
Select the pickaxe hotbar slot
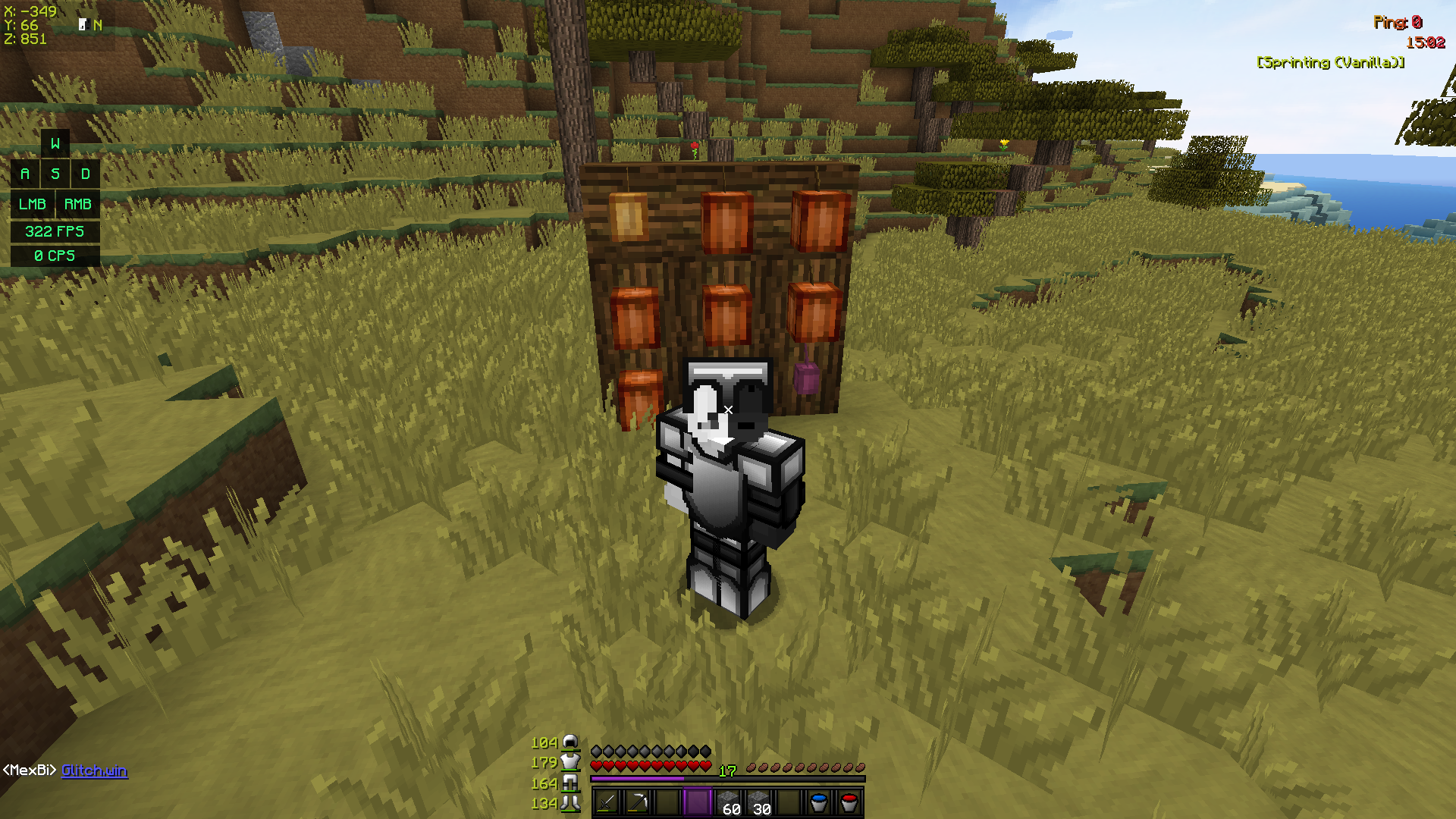pyautogui.click(x=637, y=802)
